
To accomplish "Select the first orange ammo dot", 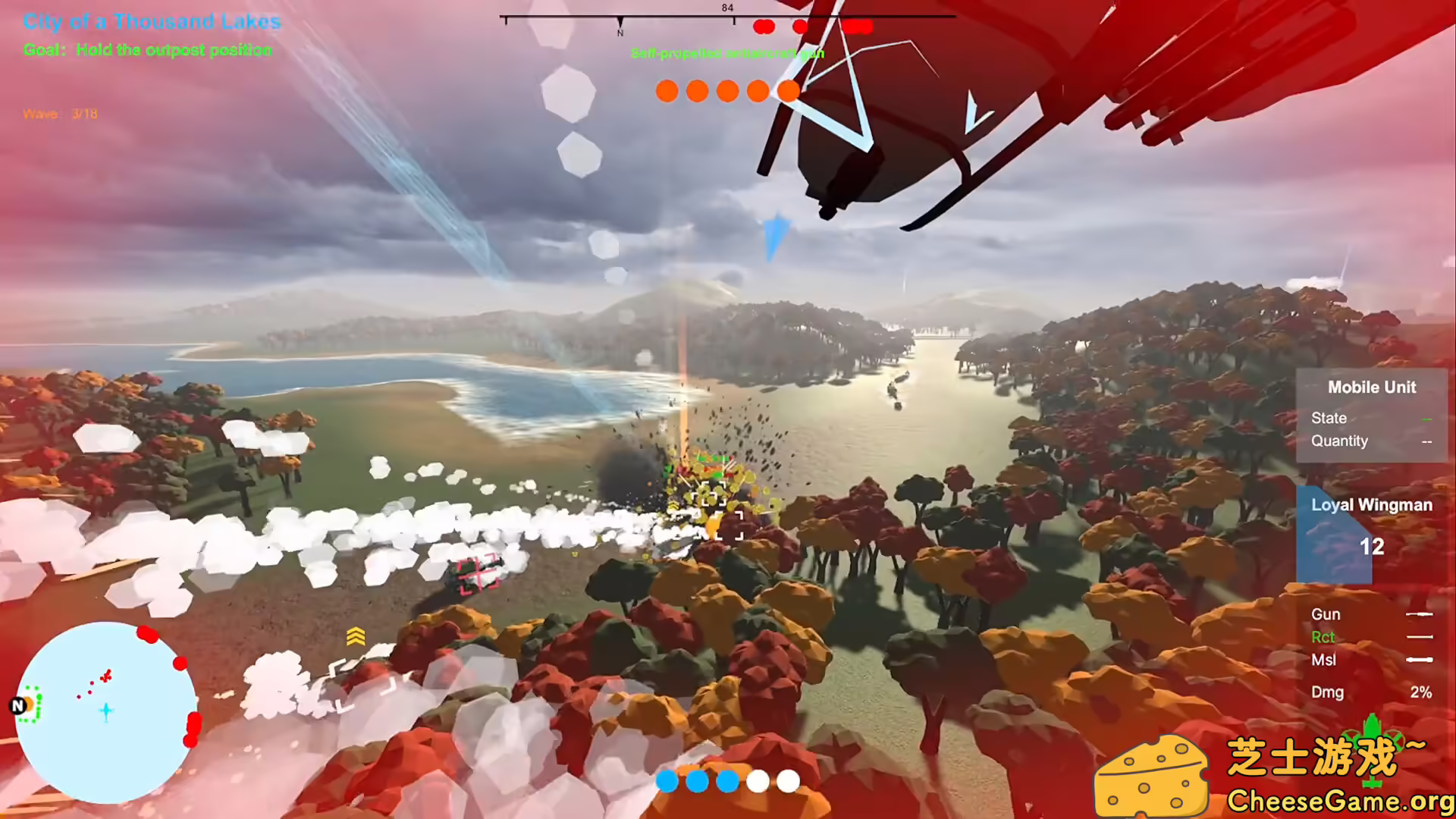I will point(666,91).
